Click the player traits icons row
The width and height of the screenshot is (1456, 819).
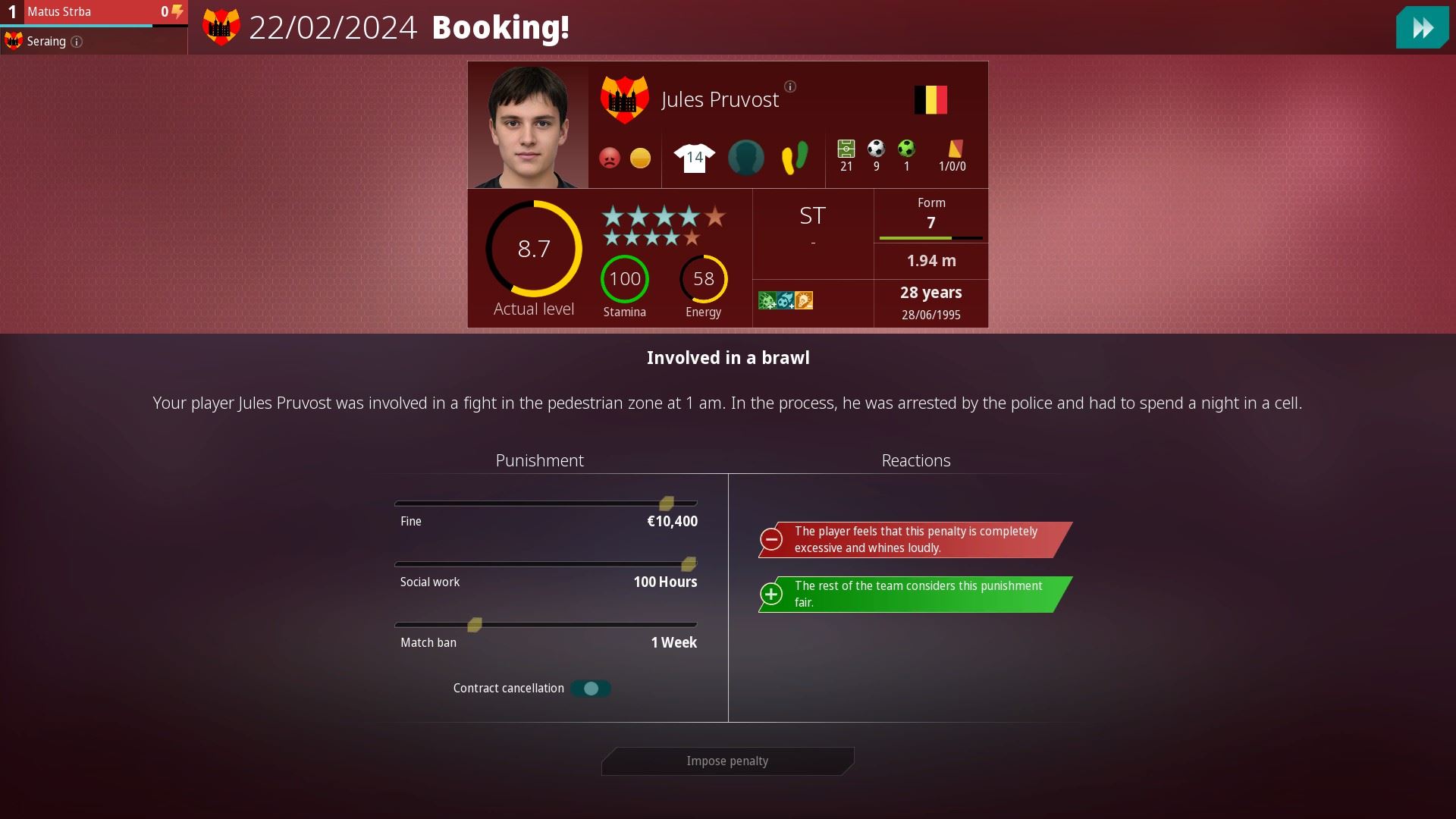coord(786,301)
